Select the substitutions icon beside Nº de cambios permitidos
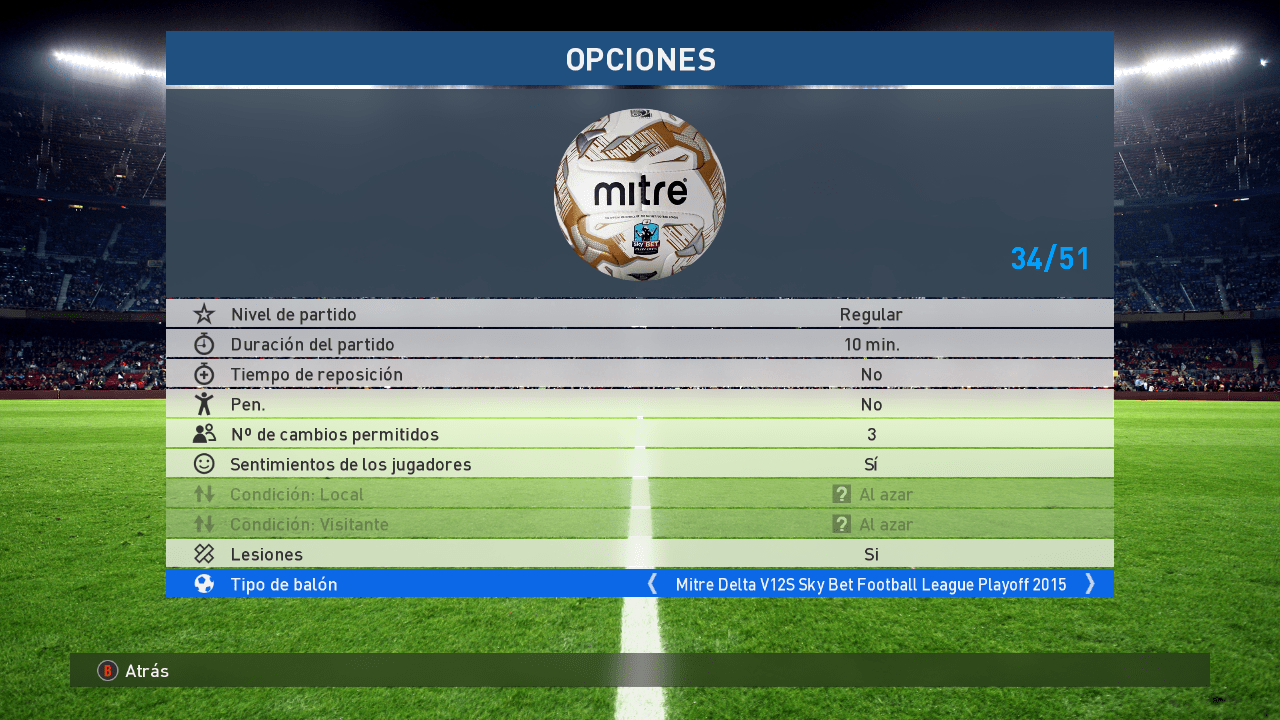The image size is (1280, 720). point(205,434)
